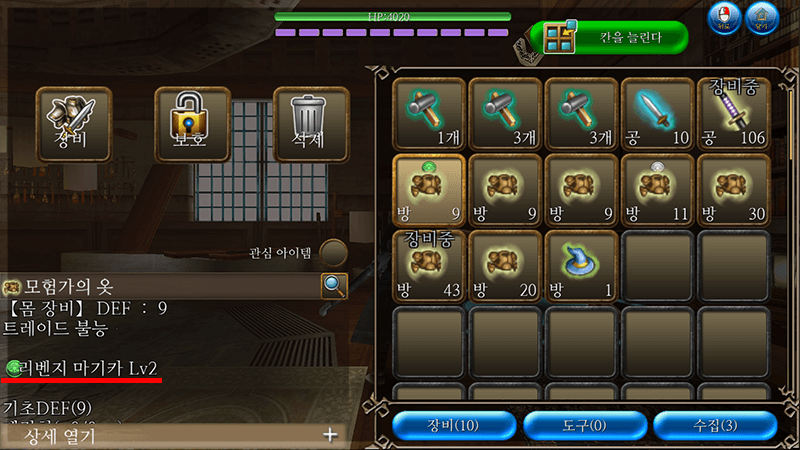The height and width of the screenshot is (450, 800).
Task: Select the blue wizard hat slot
Action: [581, 266]
